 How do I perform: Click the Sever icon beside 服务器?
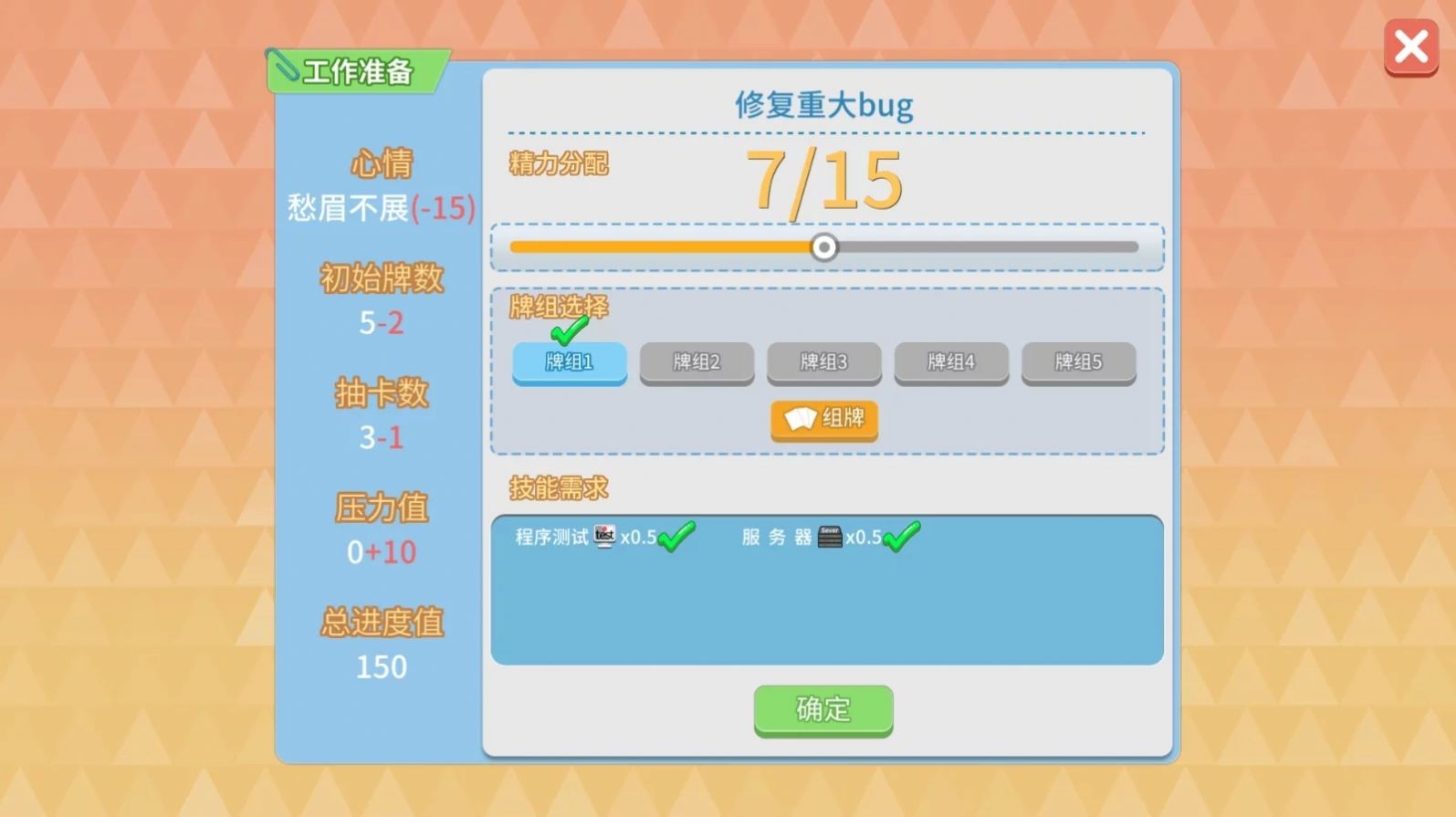831,538
